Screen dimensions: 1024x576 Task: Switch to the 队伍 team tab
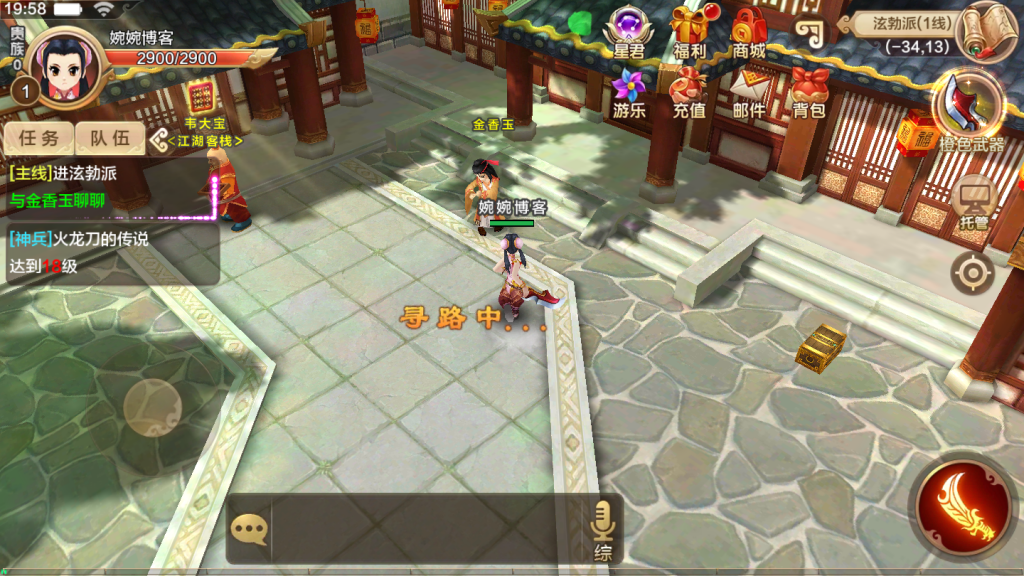tap(110, 139)
